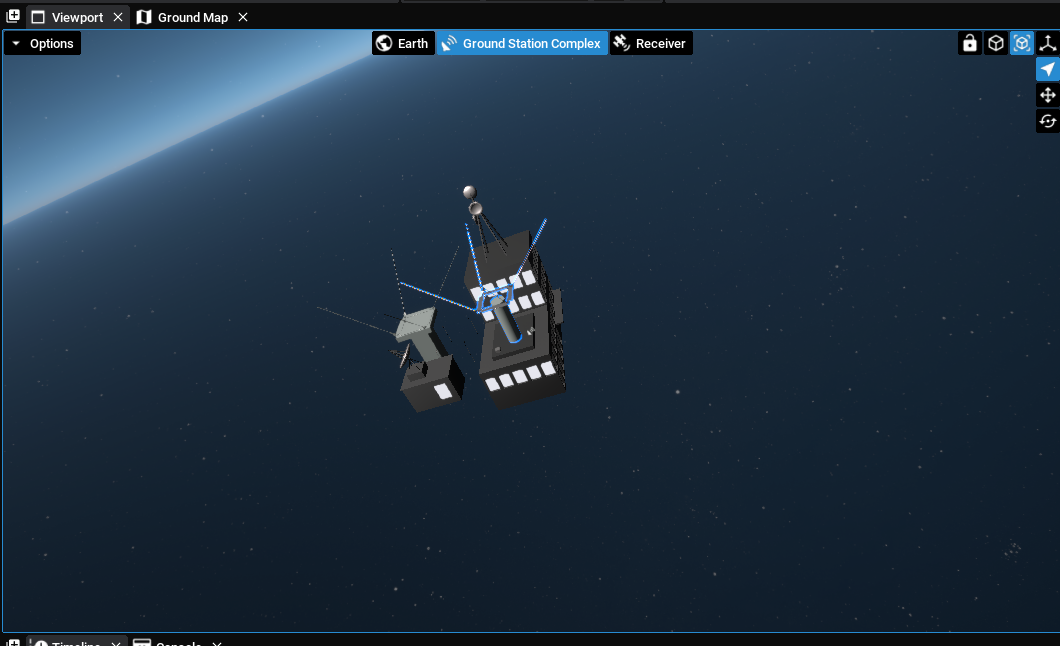The height and width of the screenshot is (646, 1060).
Task: Choose the four-arrow move tool
Action: (1048, 96)
